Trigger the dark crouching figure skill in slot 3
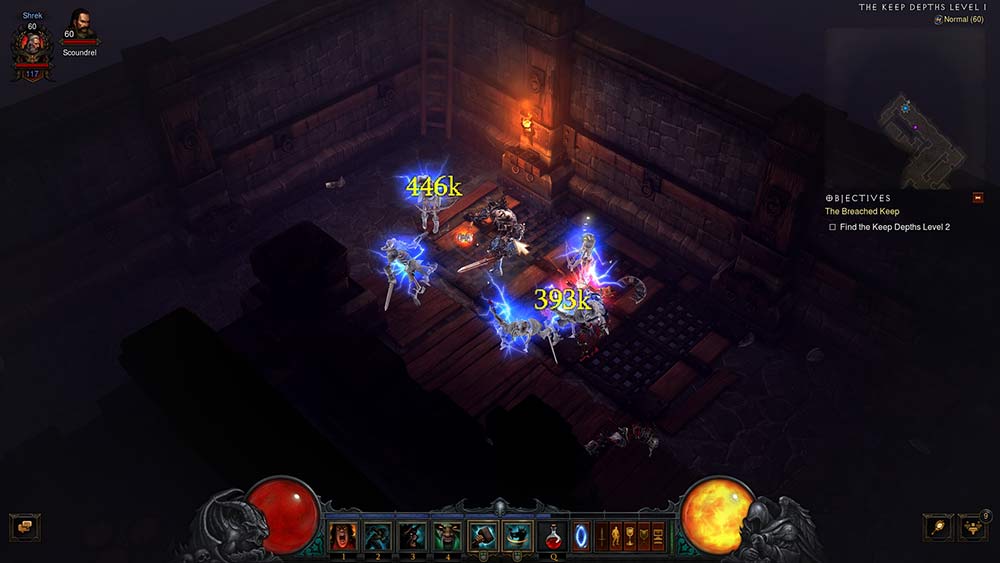 coord(412,536)
